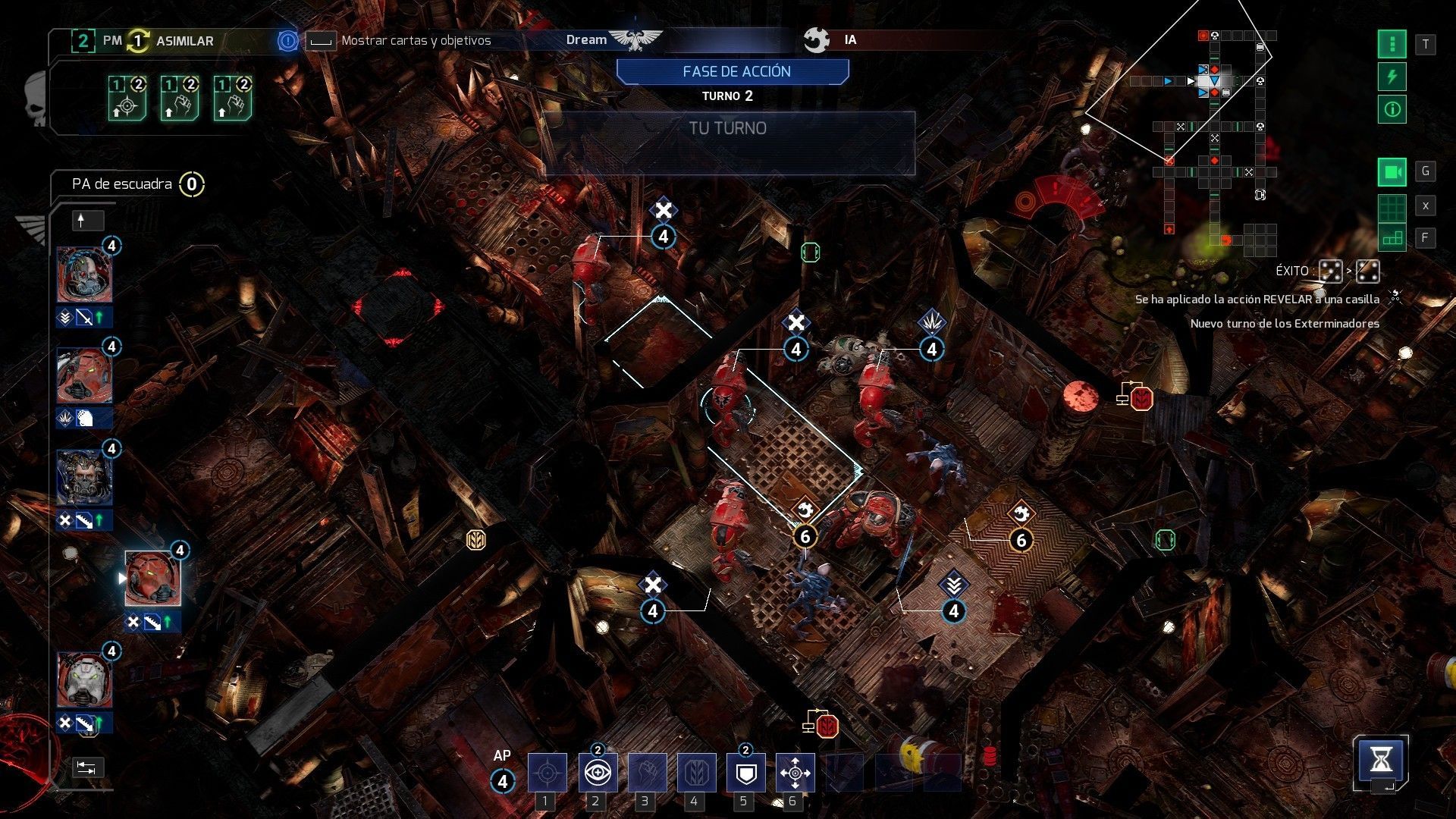Activate the Overwatch eye action
Image resolution: width=1456 pixels, height=819 pixels.
click(598, 773)
